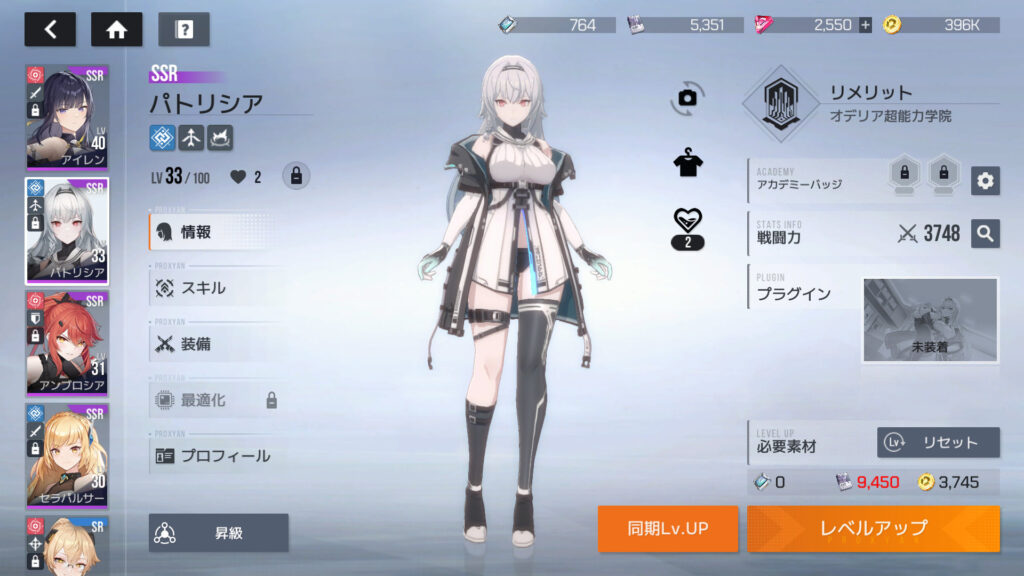Select アイレン from the character list
Screen dimensions: 1024x576
pos(67,117)
